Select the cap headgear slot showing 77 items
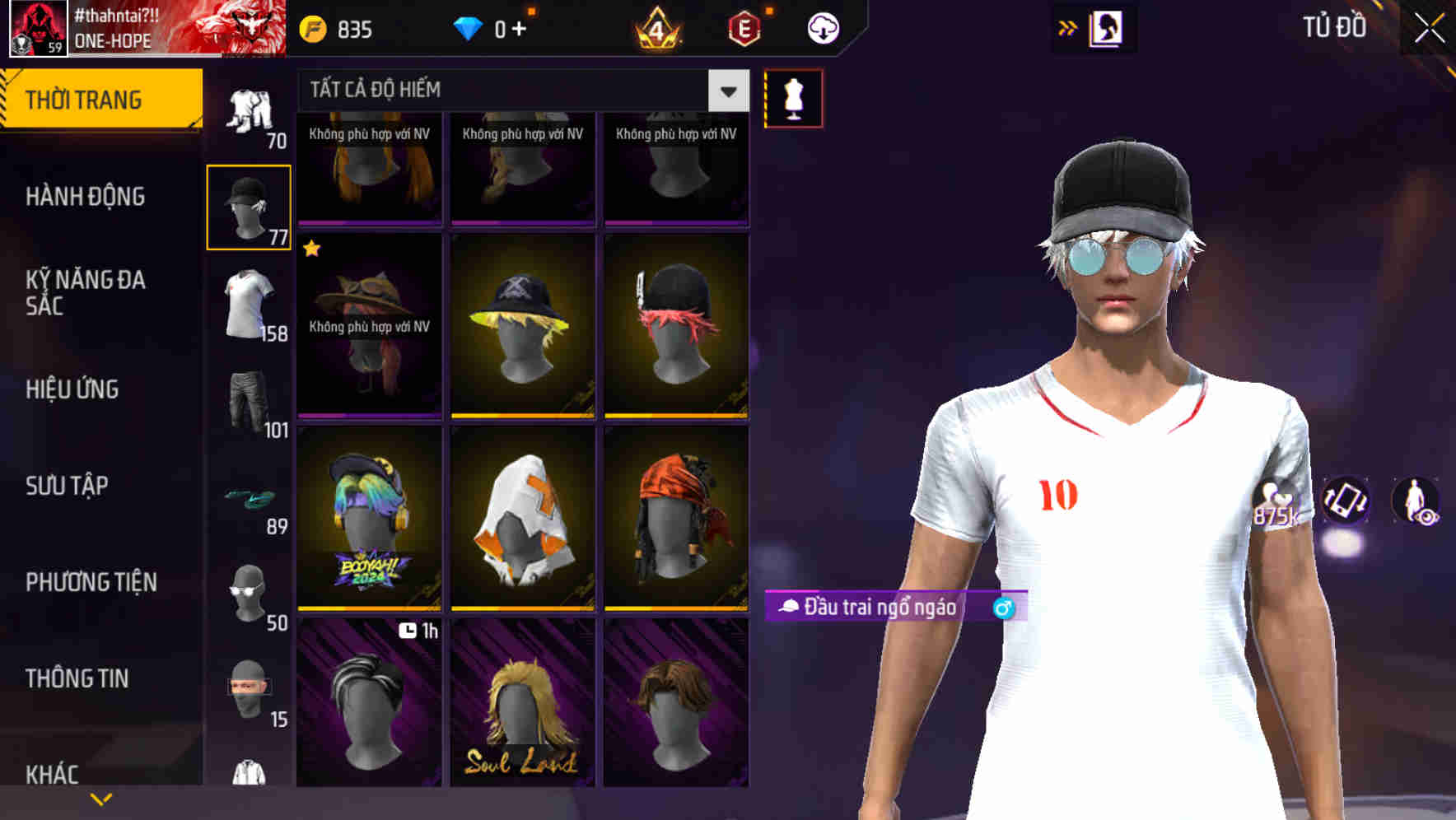Viewport: 1456px width, 820px height. (247, 204)
